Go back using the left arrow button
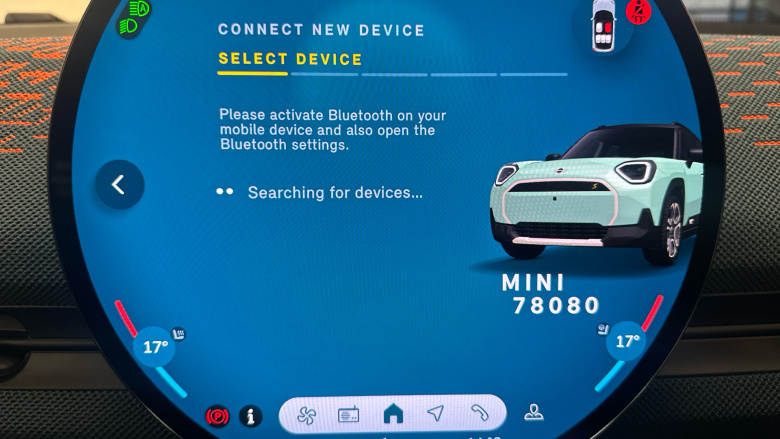The height and width of the screenshot is (439, 780). [119, 185]
